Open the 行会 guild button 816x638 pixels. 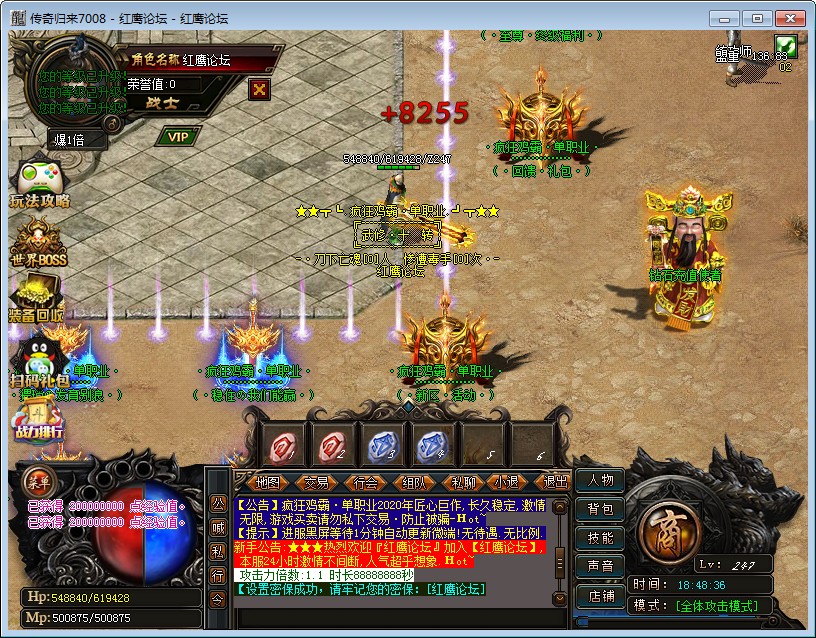pyautogui.click(x=365, y=482)
